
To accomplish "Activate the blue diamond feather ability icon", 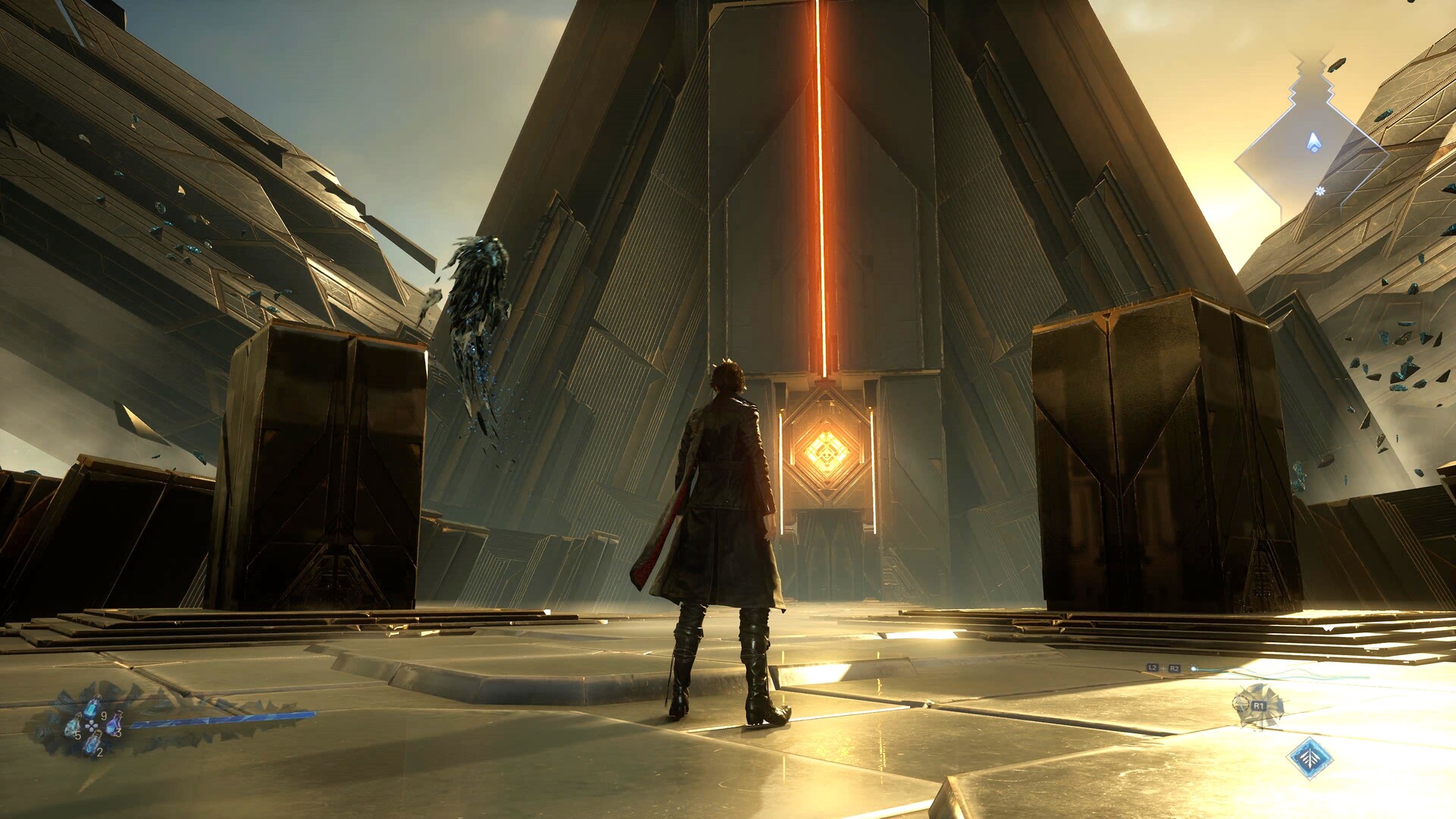I will click(x=1310, y=758).
